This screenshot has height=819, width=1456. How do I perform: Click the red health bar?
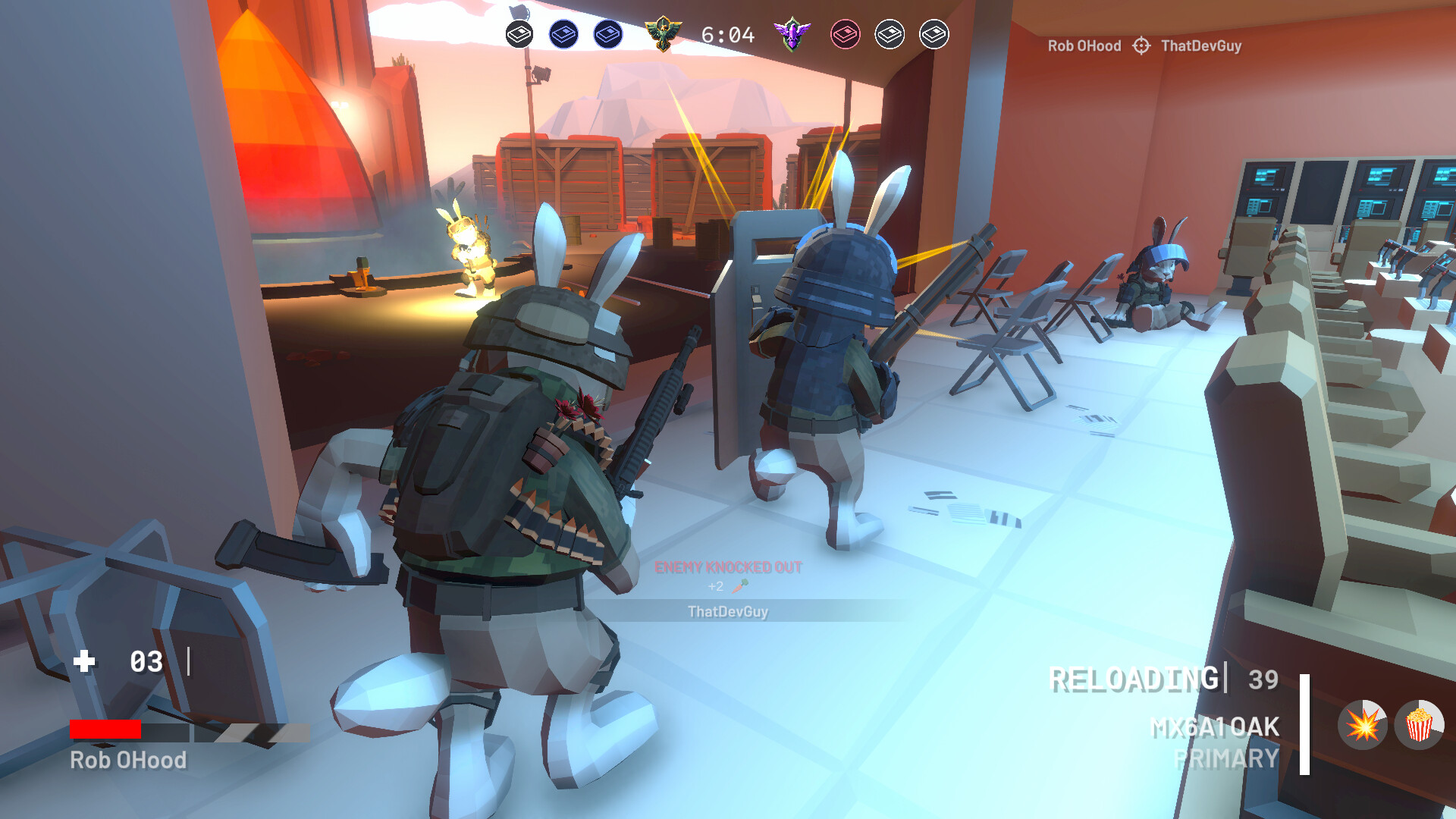click(106, 730)
